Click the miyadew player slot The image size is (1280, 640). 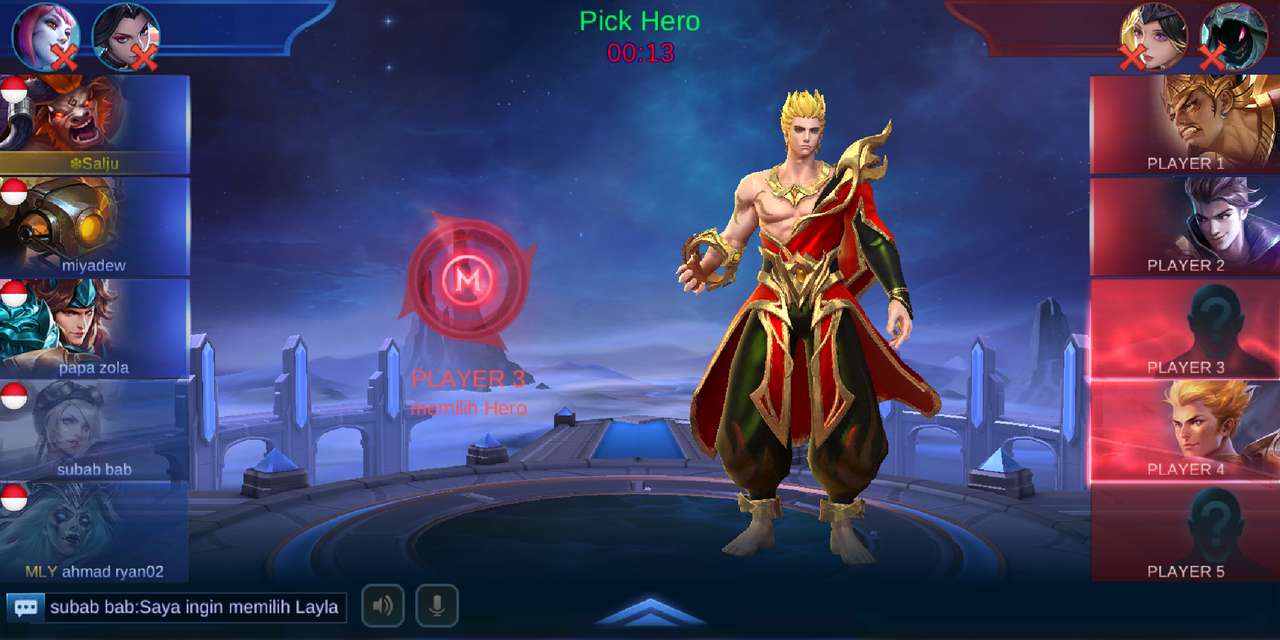click(x=95, y=227)
